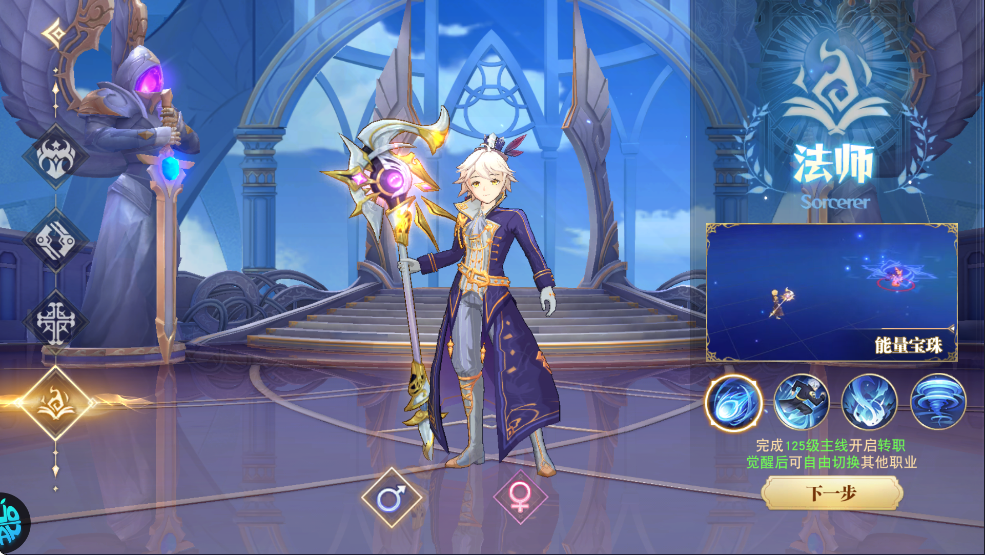This screenshot has height=555, width=985.
Task: Select the male gender symbol
Action: (391, 497)
